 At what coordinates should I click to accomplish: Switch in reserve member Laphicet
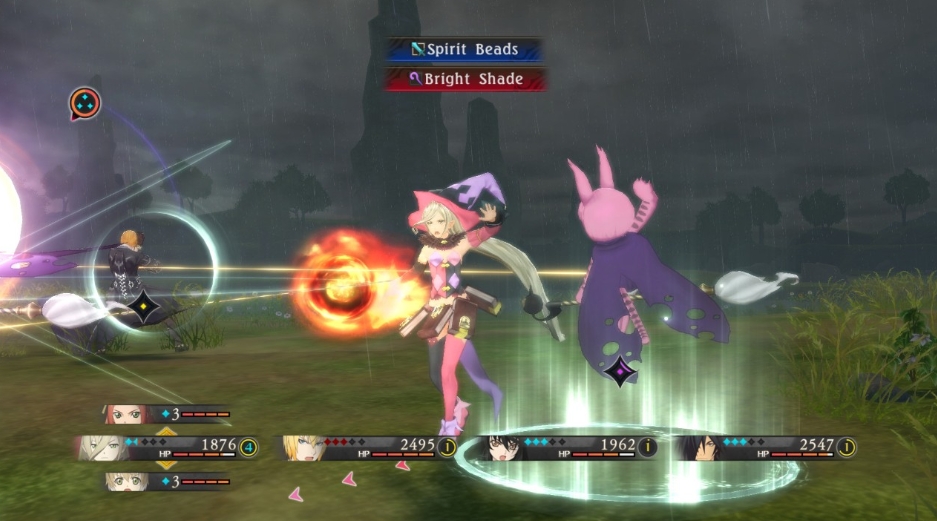click(166, 482)
